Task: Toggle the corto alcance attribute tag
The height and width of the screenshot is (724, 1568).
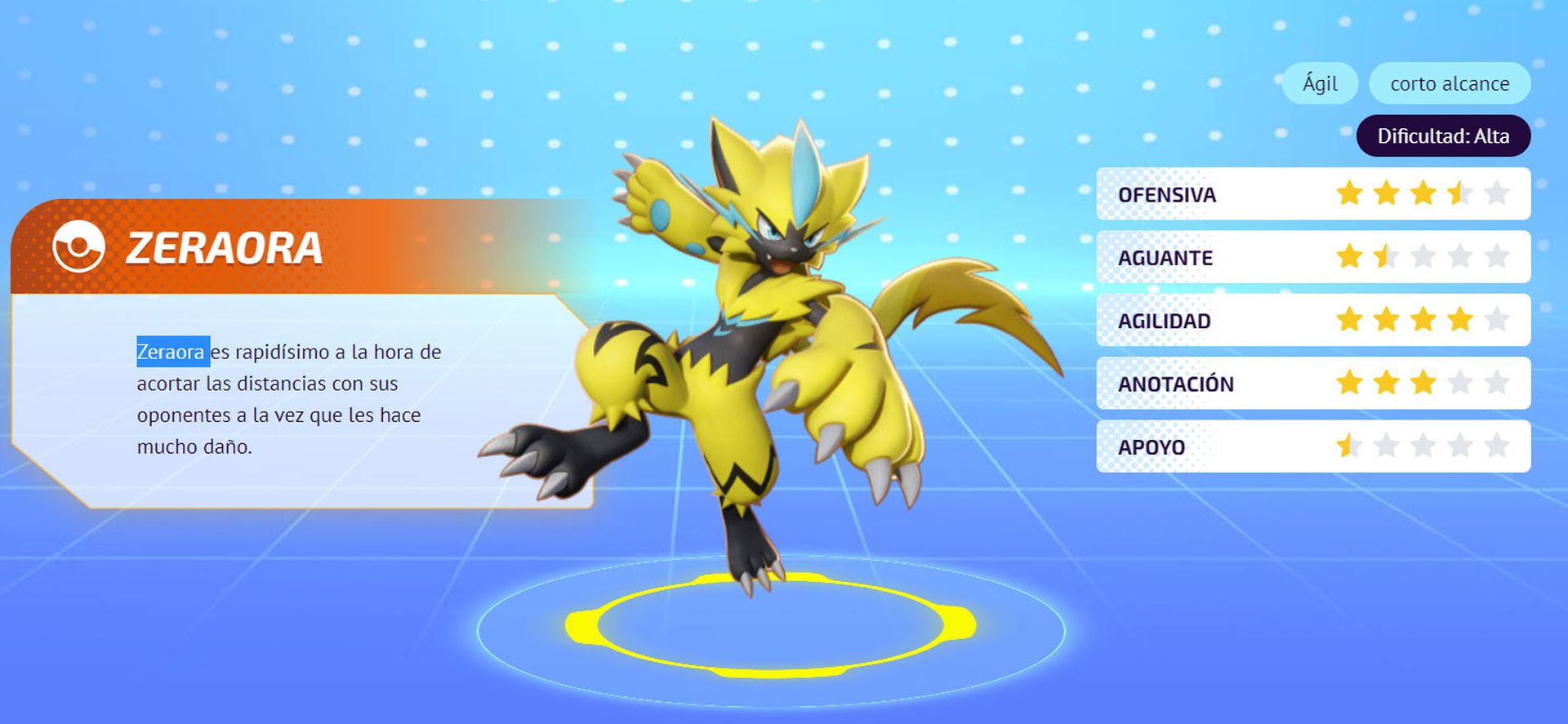Action: pos(1450,82)
